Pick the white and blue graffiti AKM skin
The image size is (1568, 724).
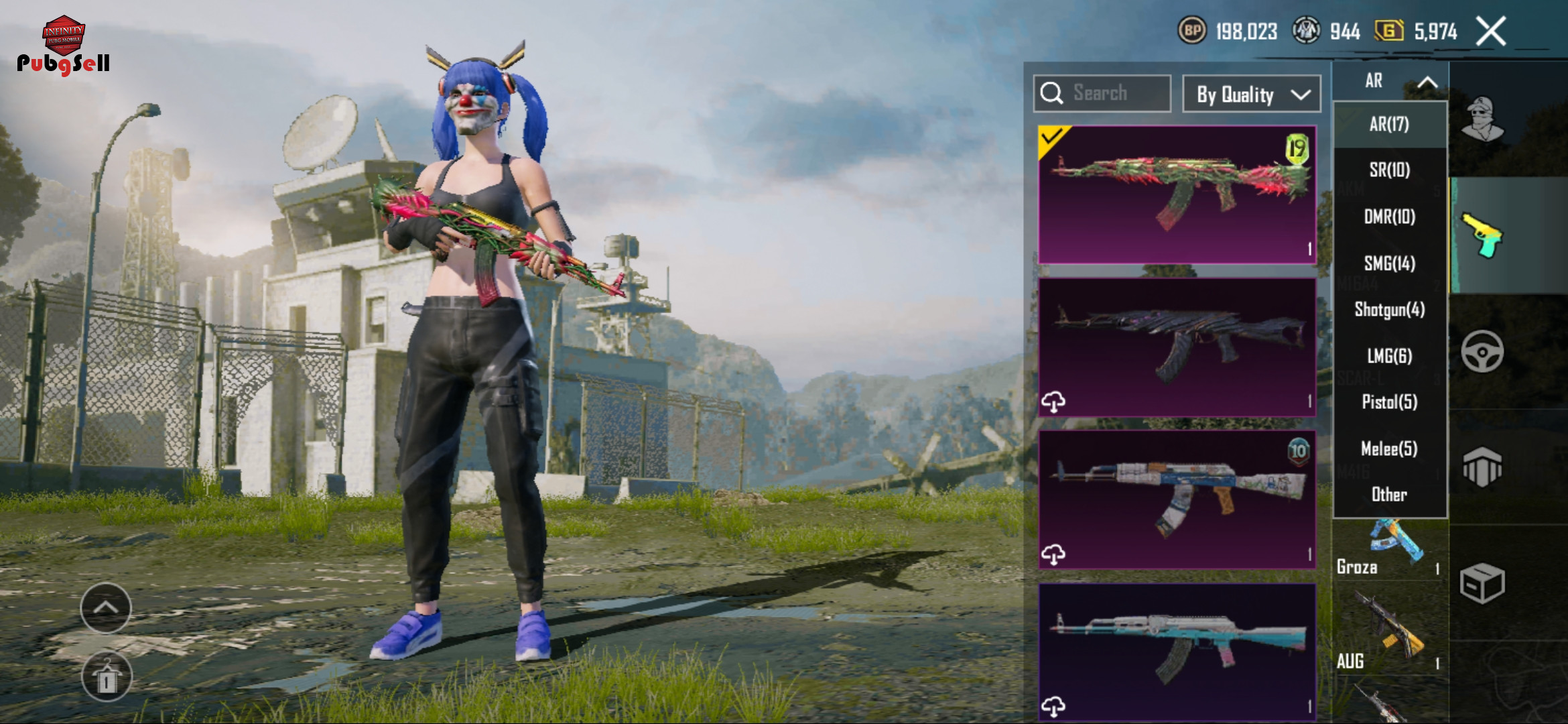(1177, 499)
